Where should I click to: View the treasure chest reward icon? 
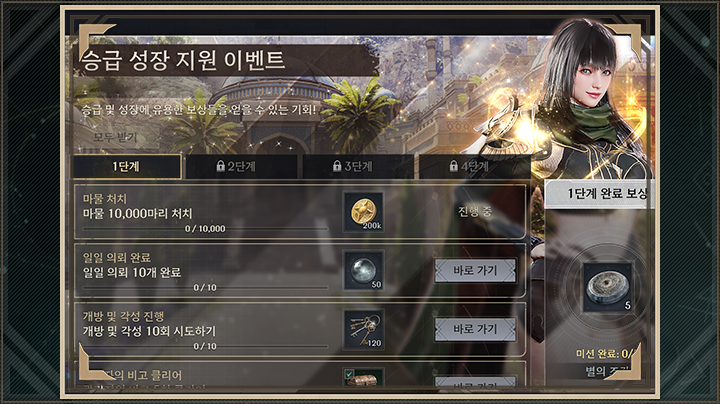click(x=363, y=381)
